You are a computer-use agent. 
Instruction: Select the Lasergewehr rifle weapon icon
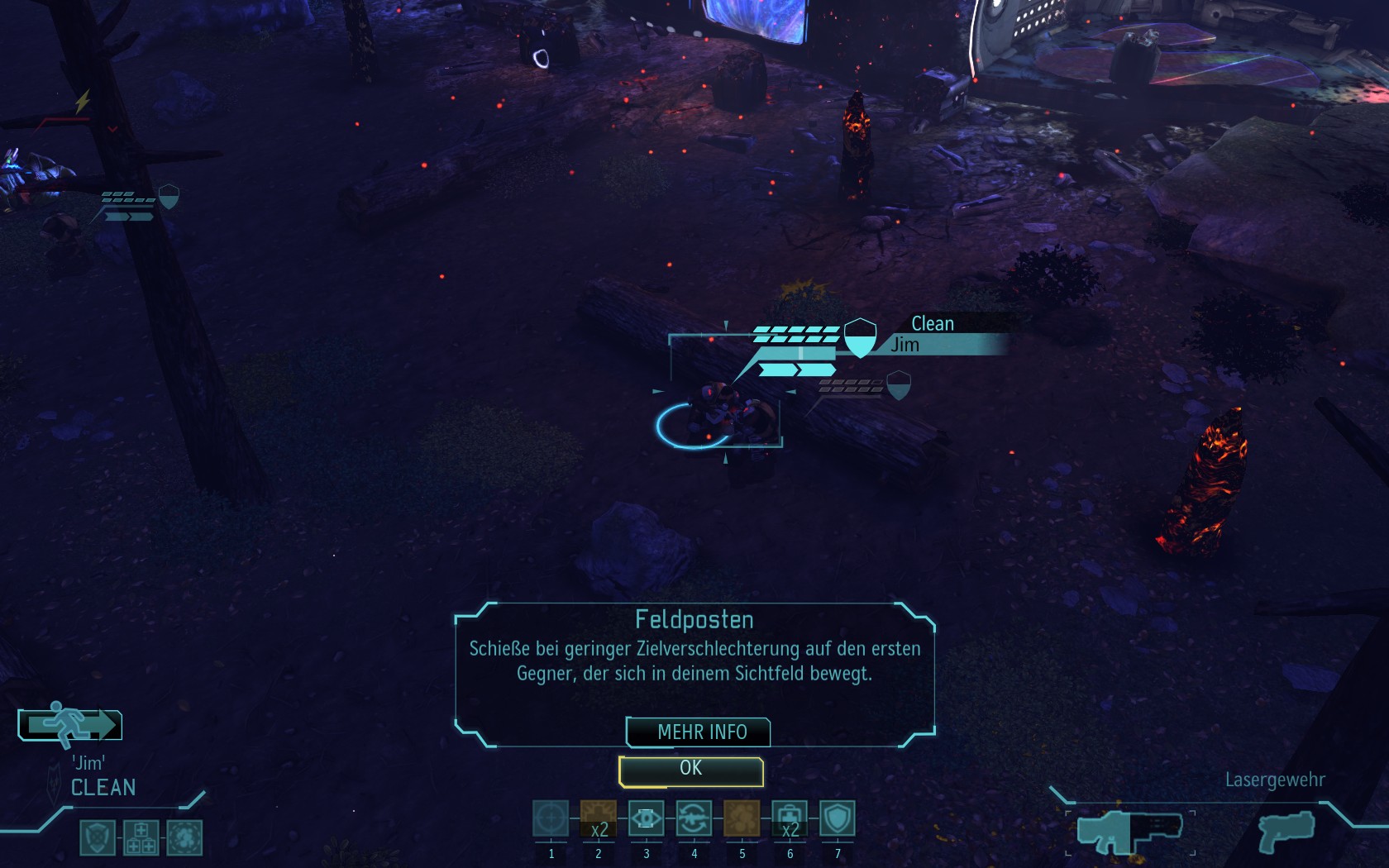1129,831
